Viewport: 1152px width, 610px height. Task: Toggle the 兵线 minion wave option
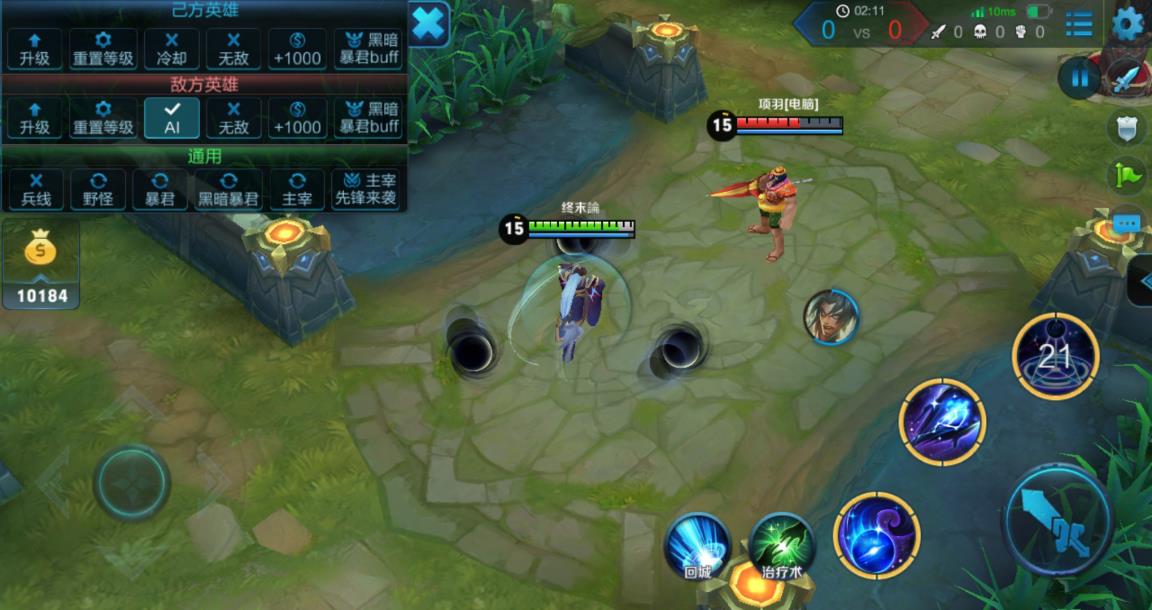[34, 189]
